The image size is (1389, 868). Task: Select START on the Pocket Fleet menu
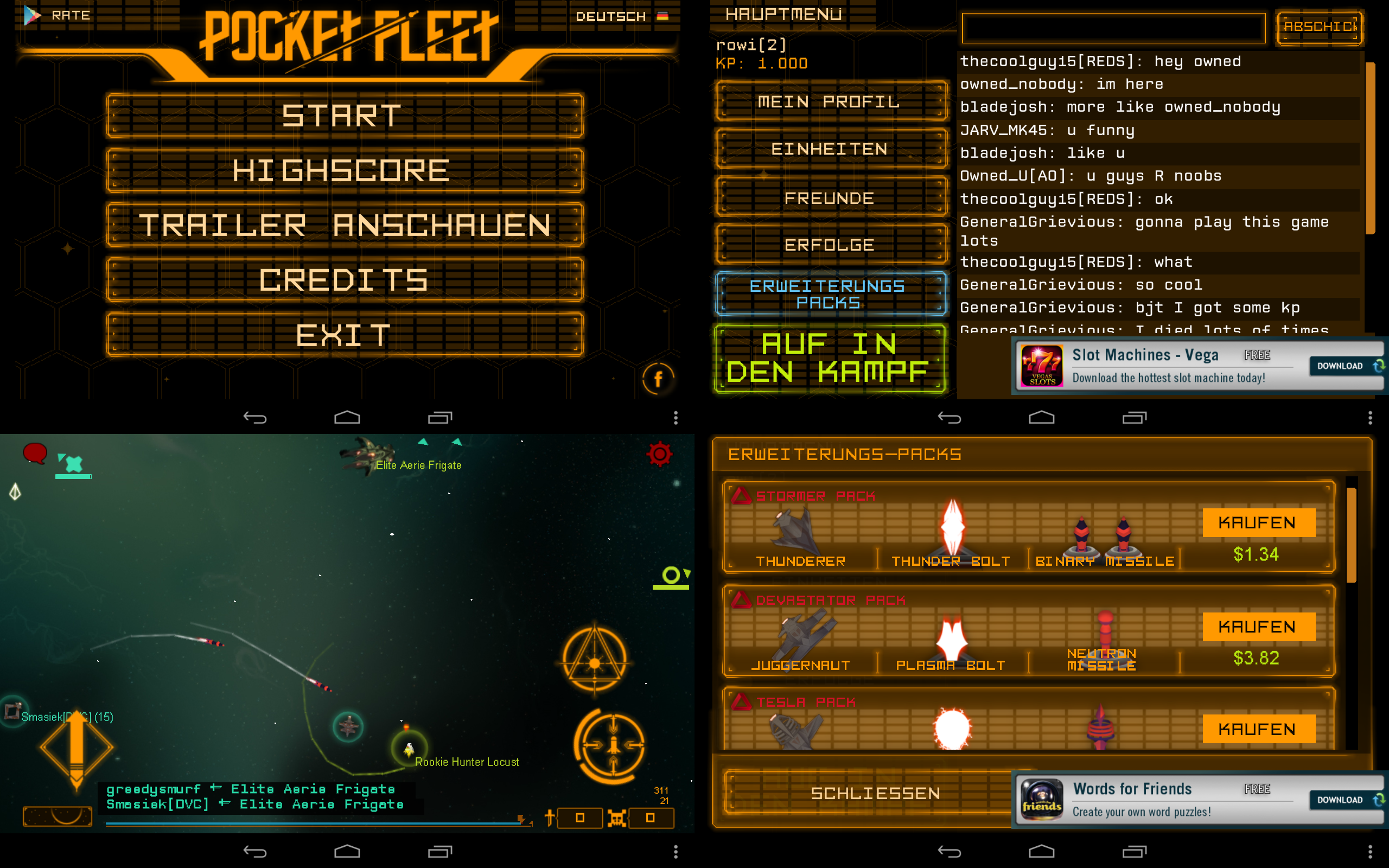[345, 116]
